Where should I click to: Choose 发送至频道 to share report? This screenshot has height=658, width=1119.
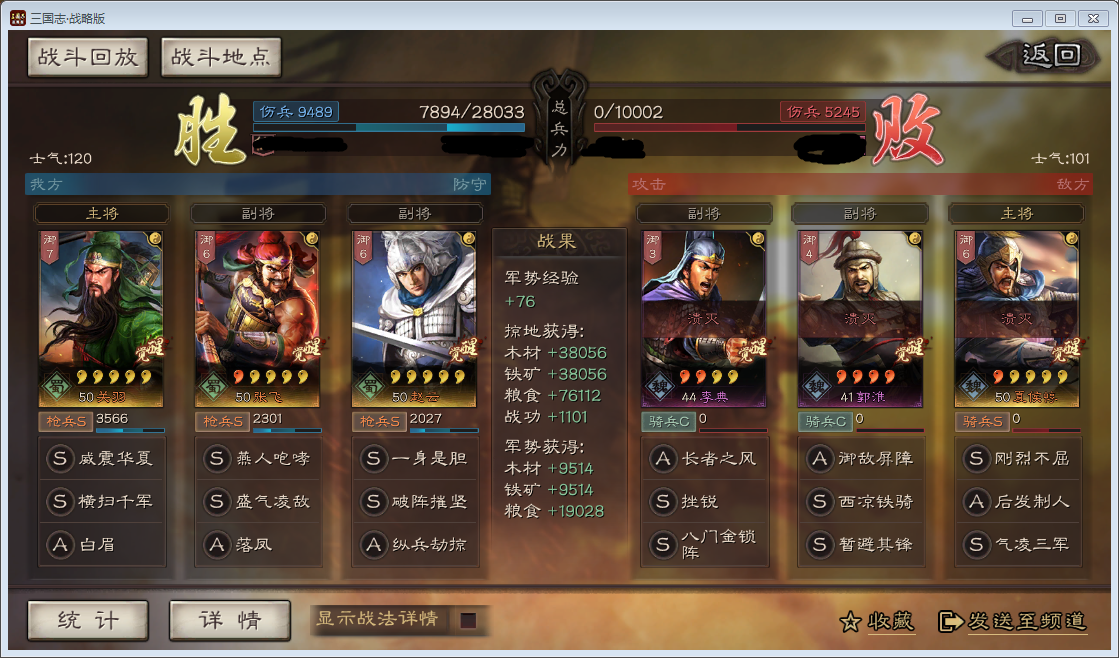[x=1013, y=621]
